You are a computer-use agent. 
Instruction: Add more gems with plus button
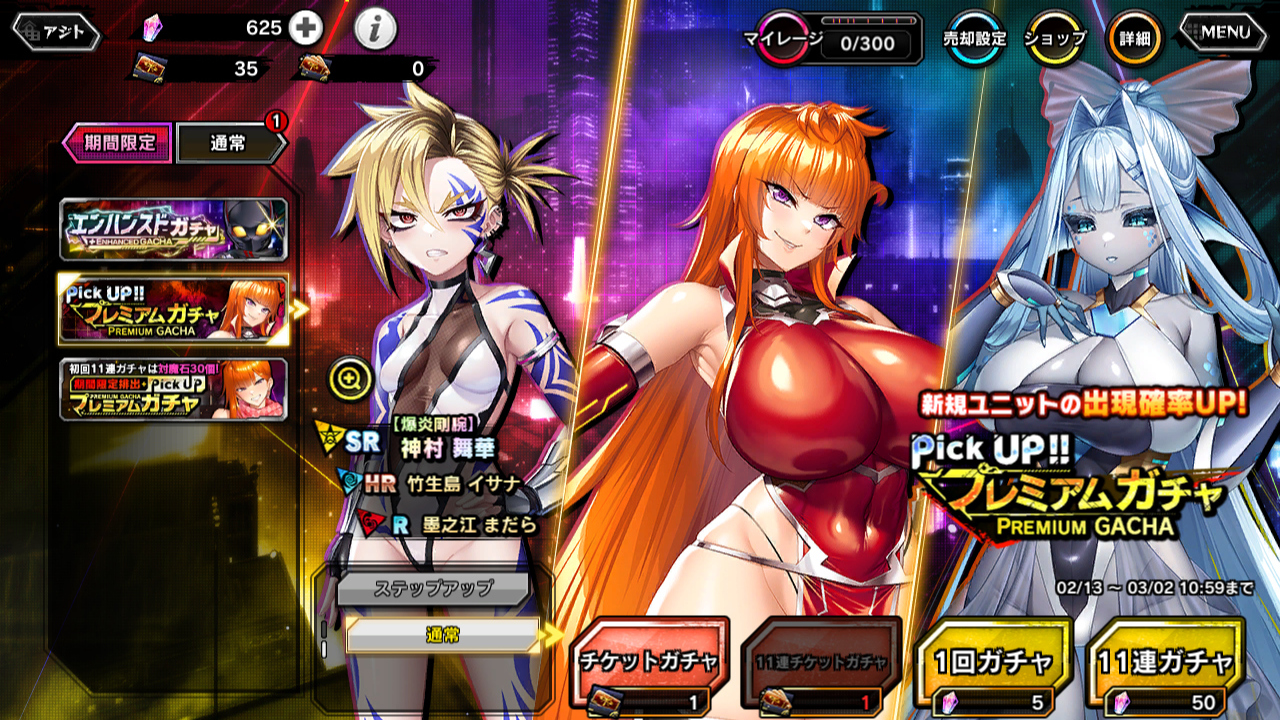(x=305, y=28)
